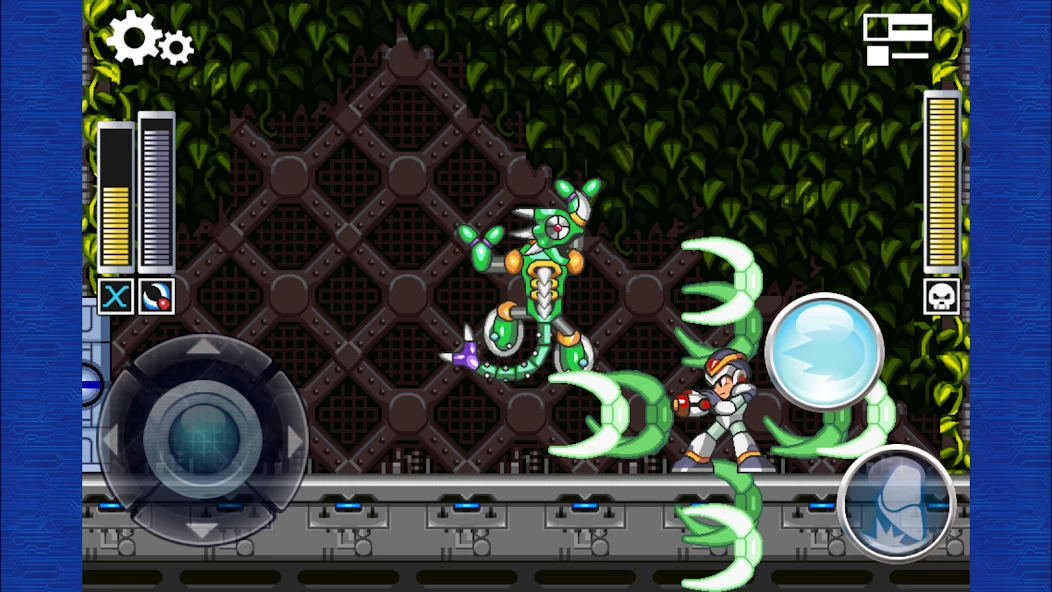Viewport: 1052px width, 592px height.
Task: Open the gear settings menu
Action: tap(150, 40)
